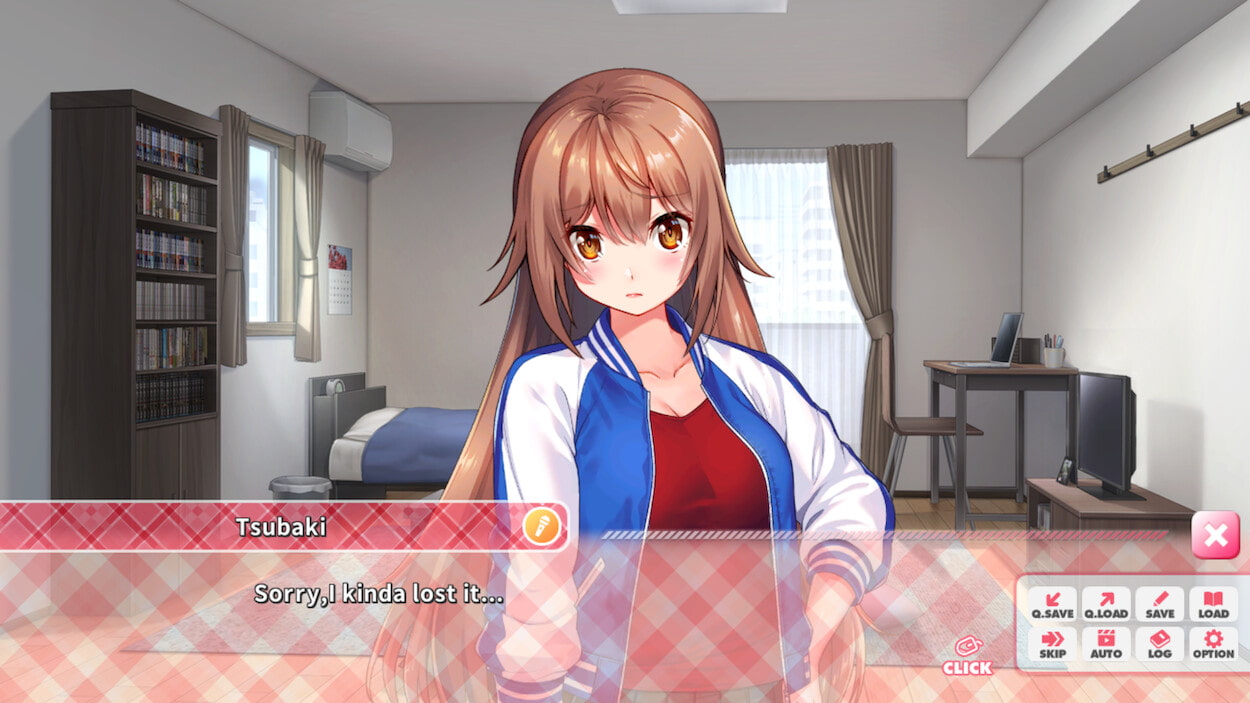Open the OPTION settings
Screen dimensions: 1250x703
coord(1213,644)
